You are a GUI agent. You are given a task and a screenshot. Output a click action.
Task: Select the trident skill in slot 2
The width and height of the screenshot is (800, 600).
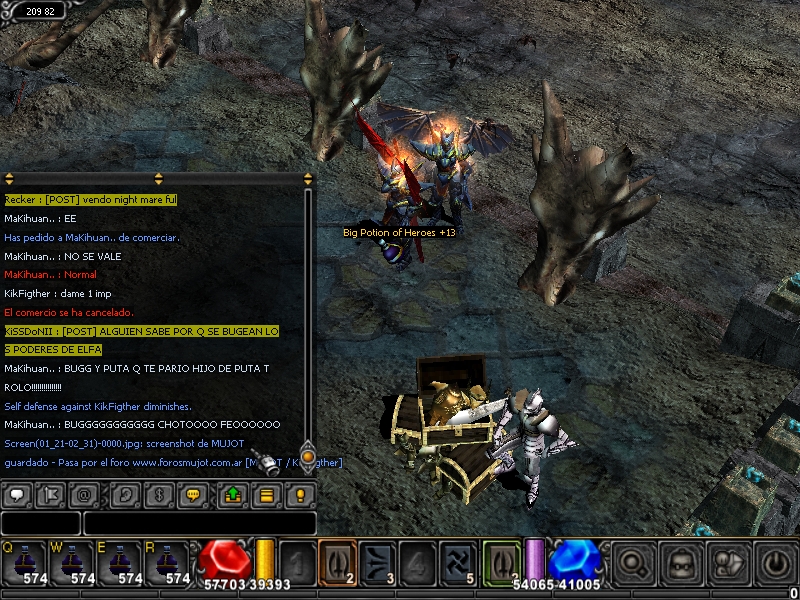[x=338, y=561]
